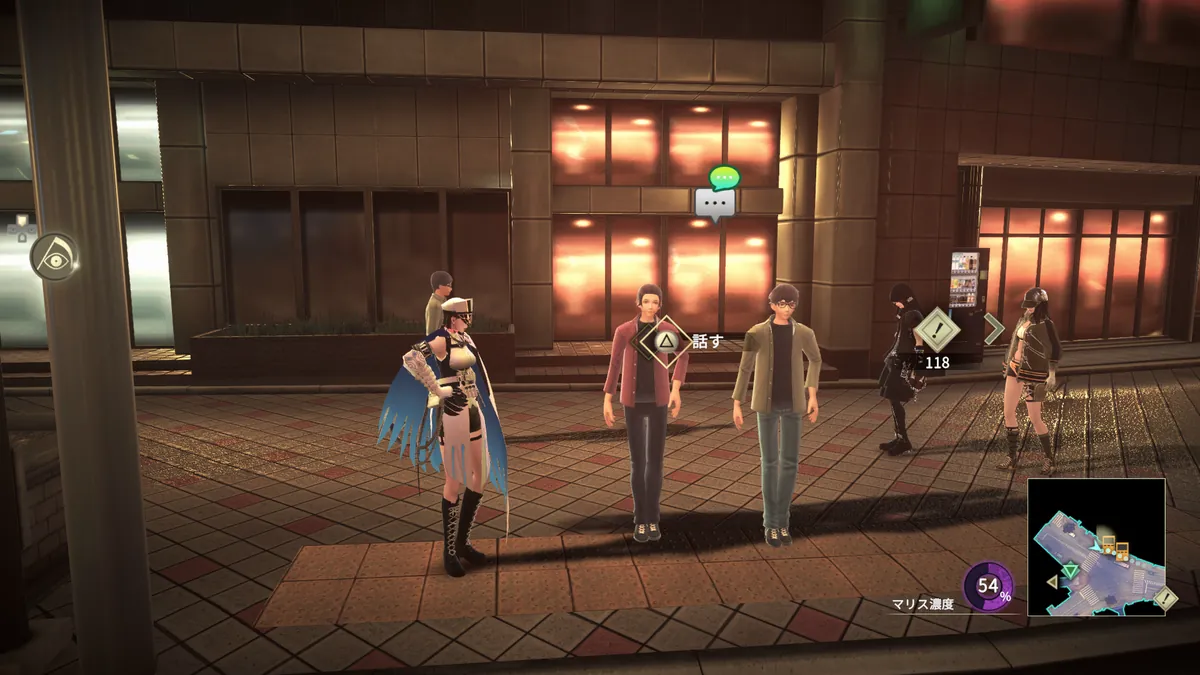Click the quest marker on the minimap's edge
The width and height of the screenshot is (1200, 675).
click(1166, 598)
